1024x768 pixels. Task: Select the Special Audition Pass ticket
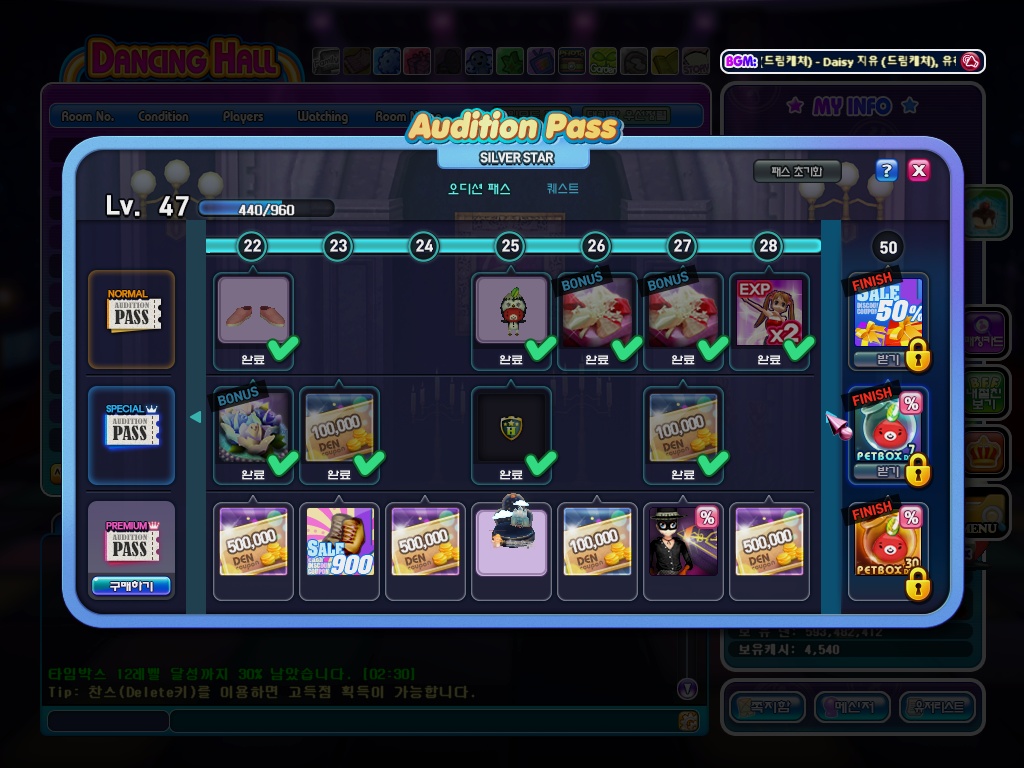pyautogui.click(x=131, y=432)
